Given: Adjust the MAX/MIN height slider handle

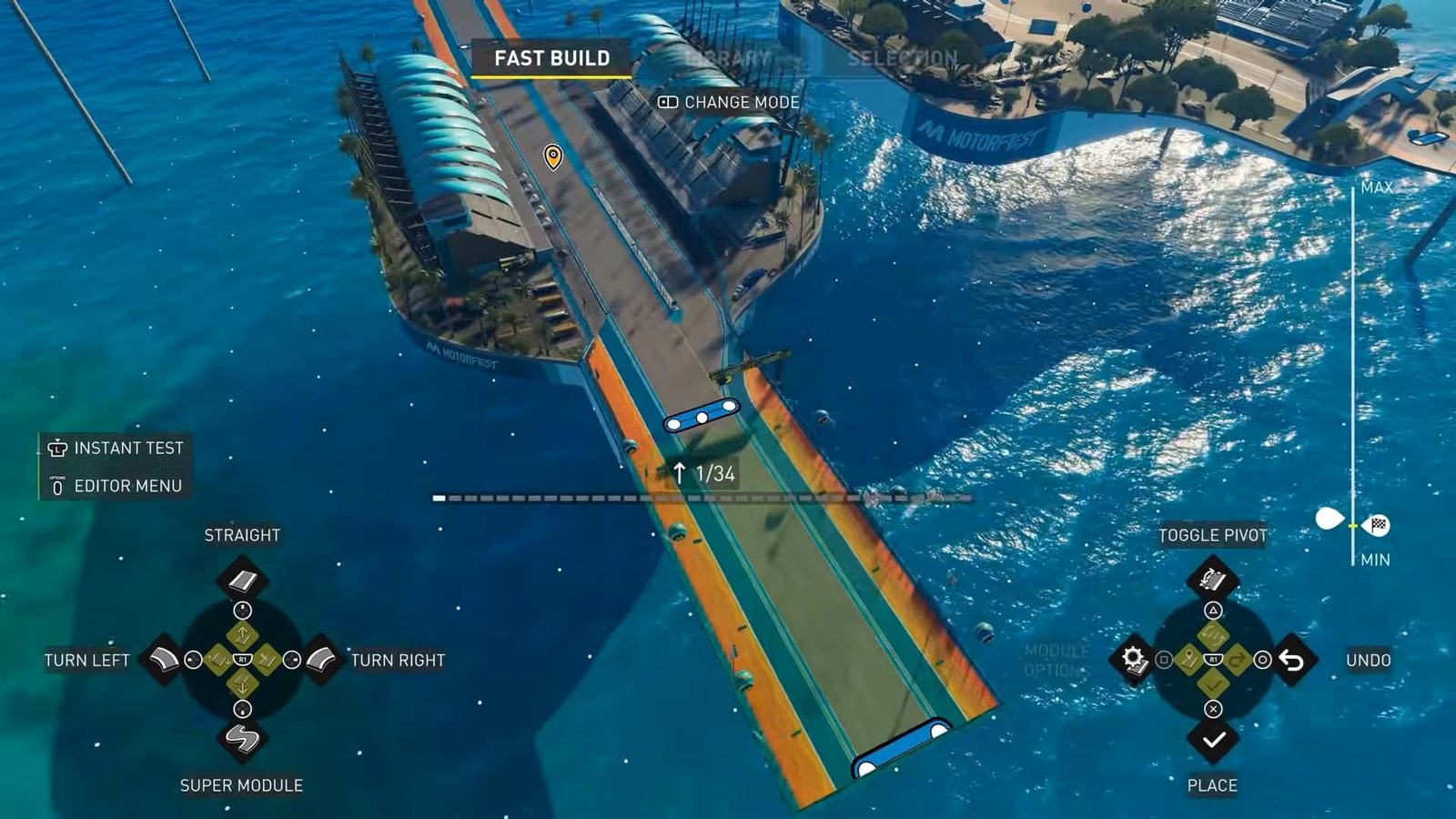Looking at the screenshot, I should [1353, 525].
